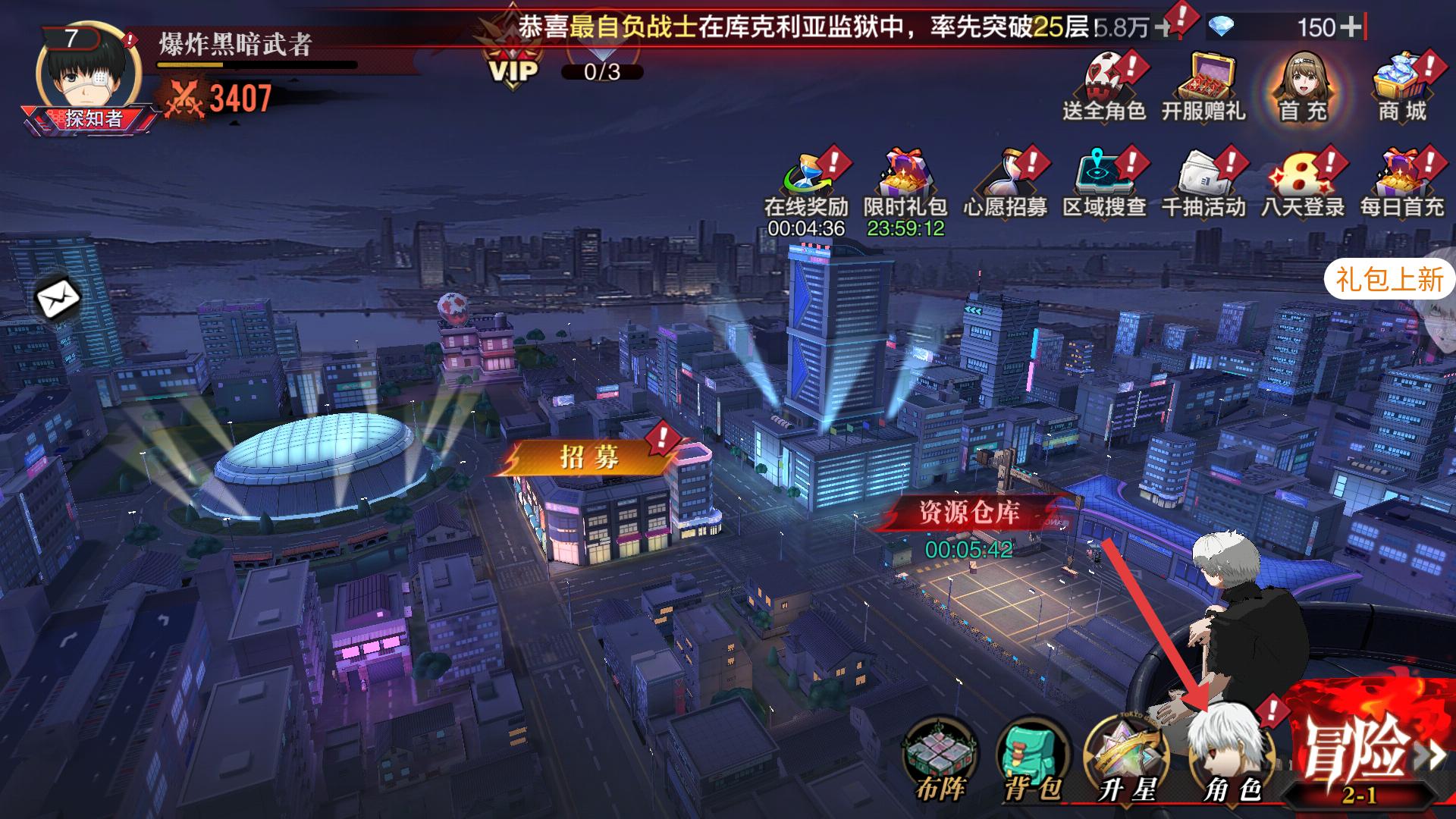Open the 资源仓库 resource warehouse
The height and width of the screenshot is (819, 1456).
click(969, 514)
